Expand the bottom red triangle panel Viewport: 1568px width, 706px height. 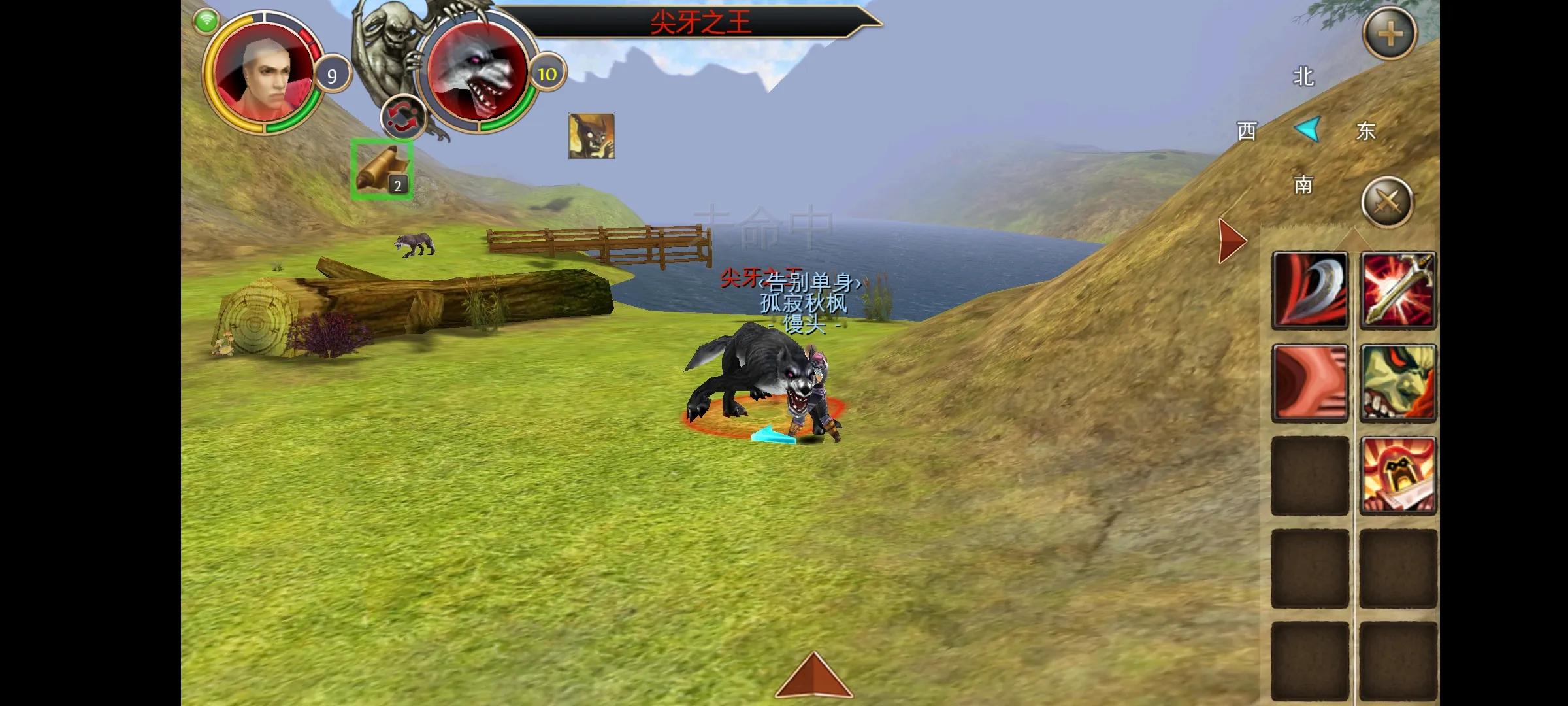click(x=813, y=677)
